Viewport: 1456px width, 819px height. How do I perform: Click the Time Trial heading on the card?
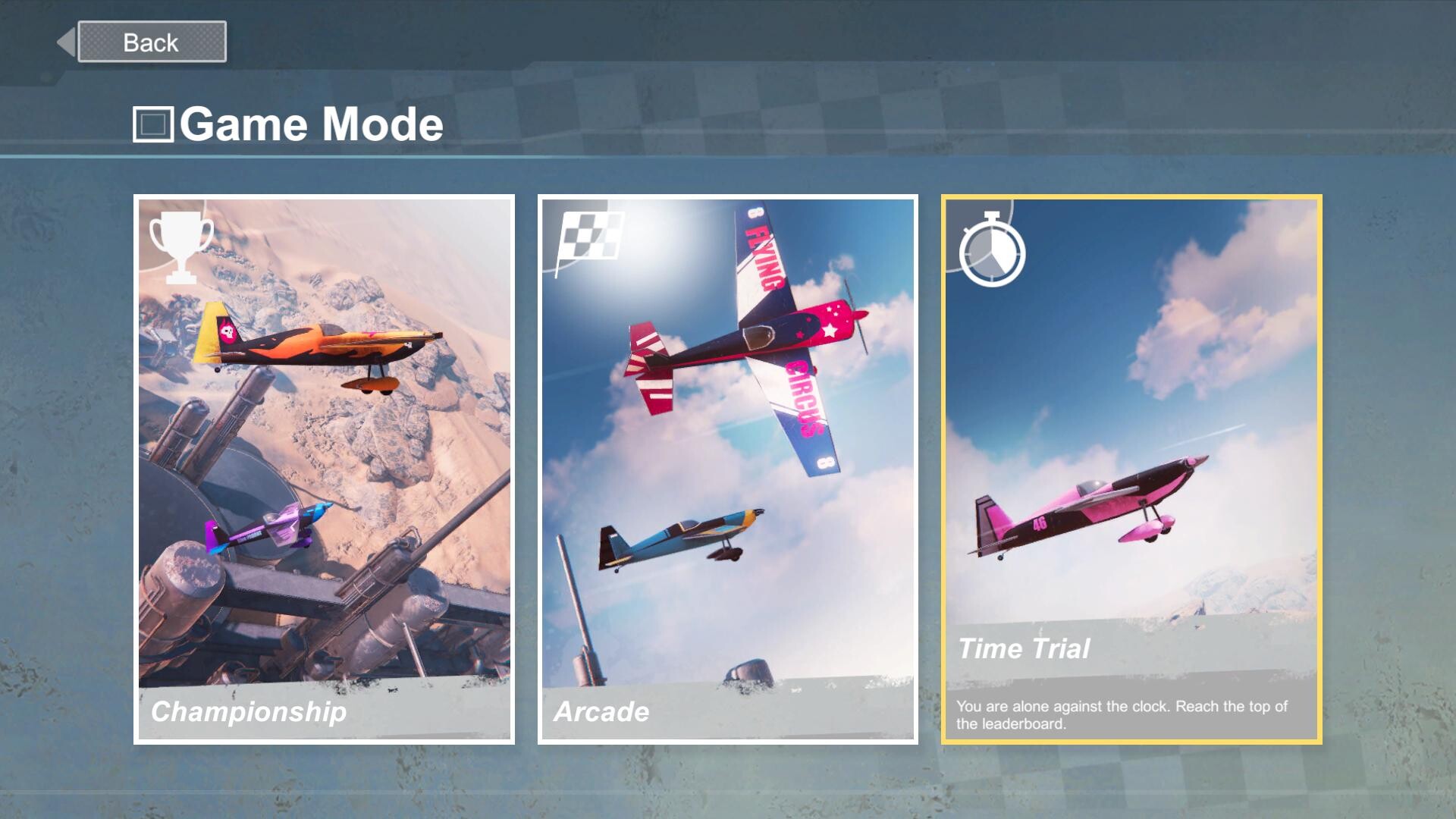[1024, 648]
